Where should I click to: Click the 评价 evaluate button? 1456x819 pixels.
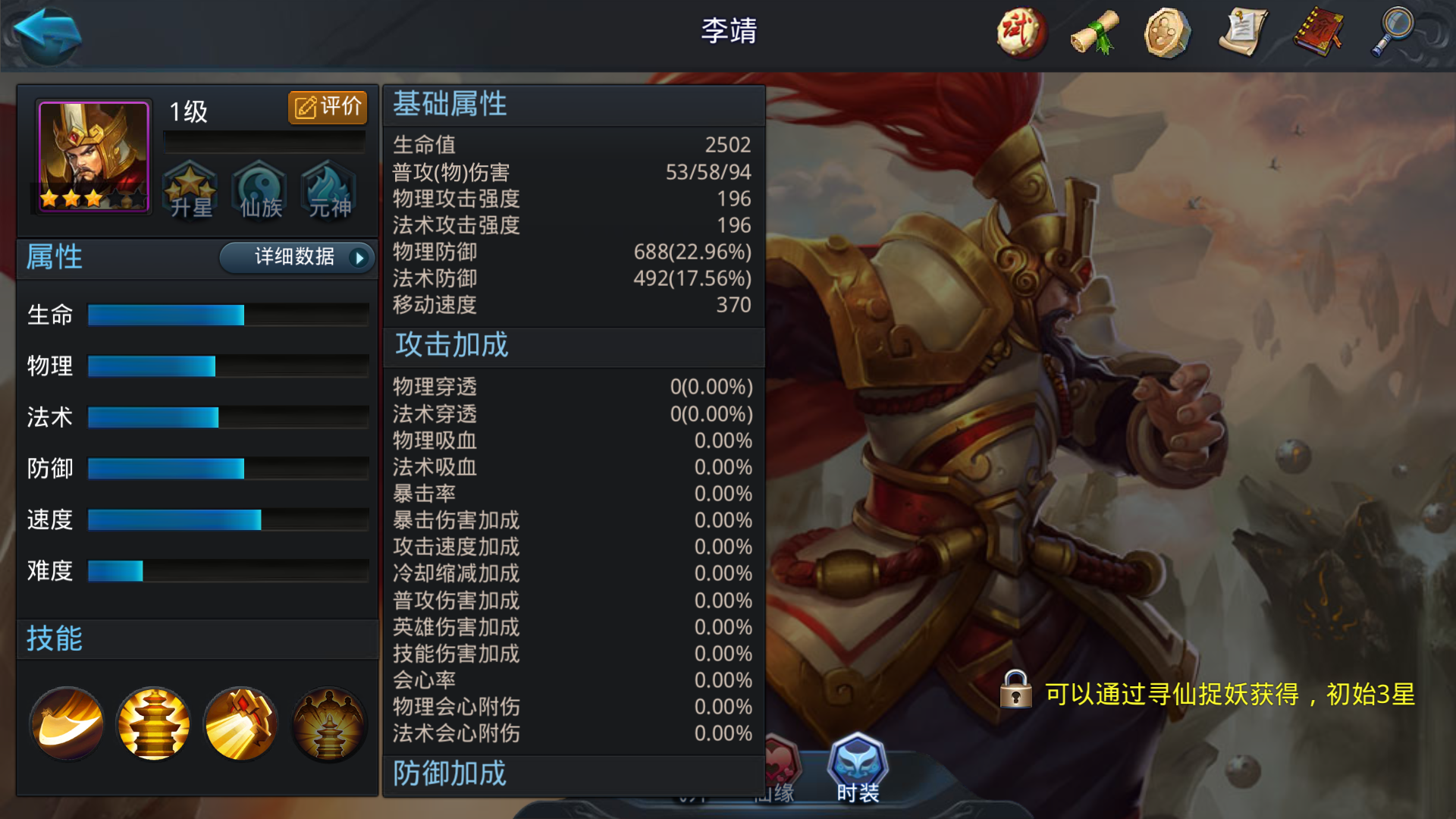pyautogui.click(x=326, y=107)
